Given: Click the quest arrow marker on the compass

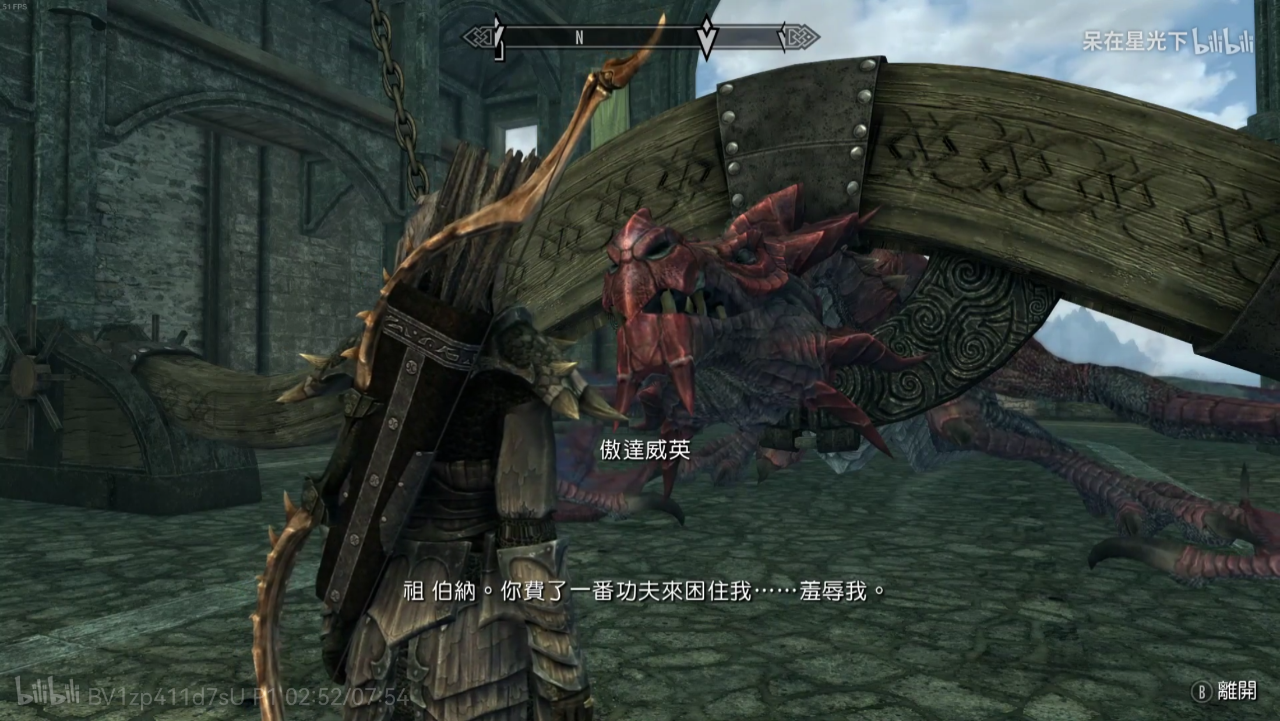Looking at the screenshot, I should click(x=706, y=36).
